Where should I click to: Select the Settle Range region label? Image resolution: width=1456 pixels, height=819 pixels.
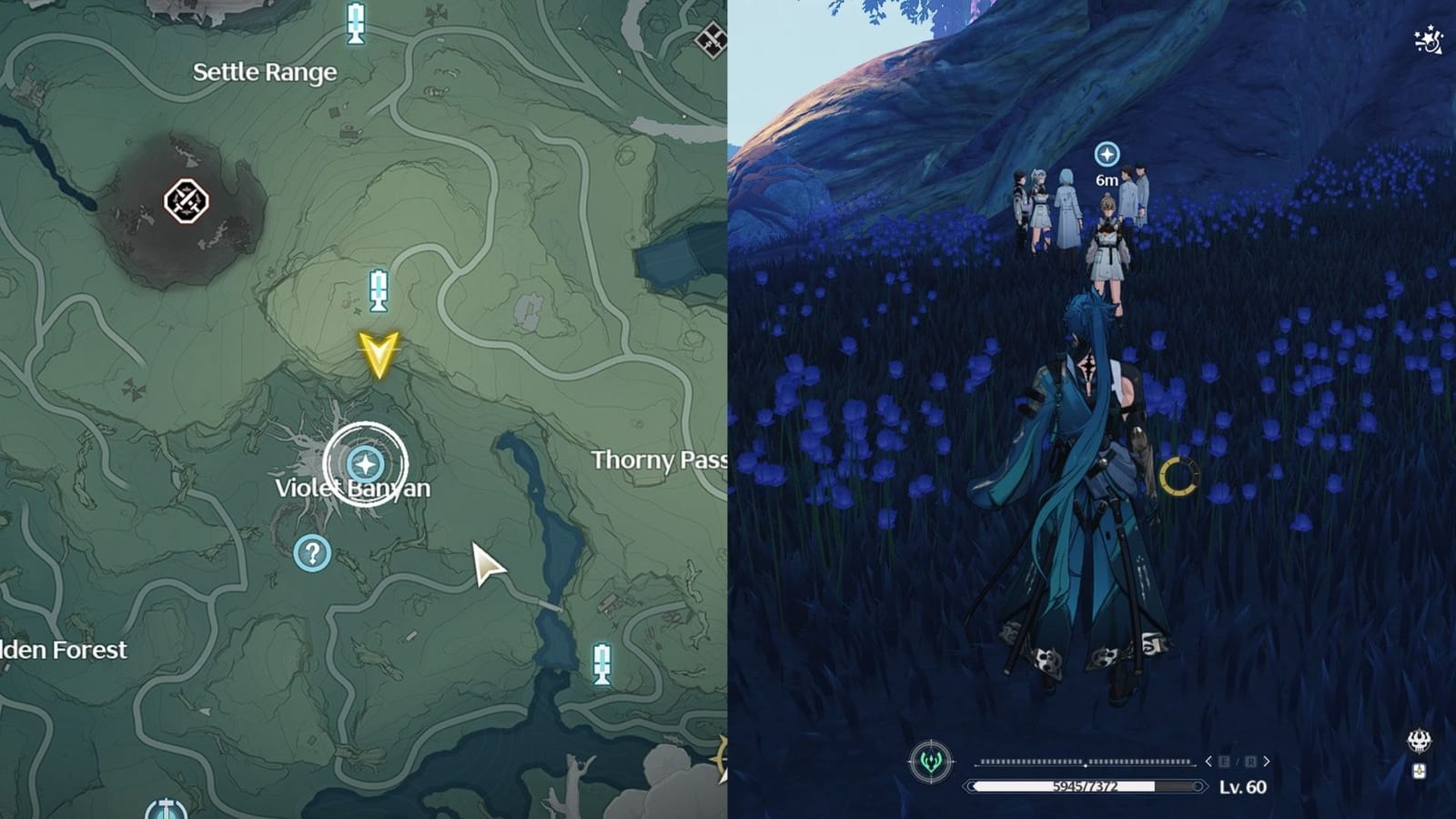coord(266,73)
